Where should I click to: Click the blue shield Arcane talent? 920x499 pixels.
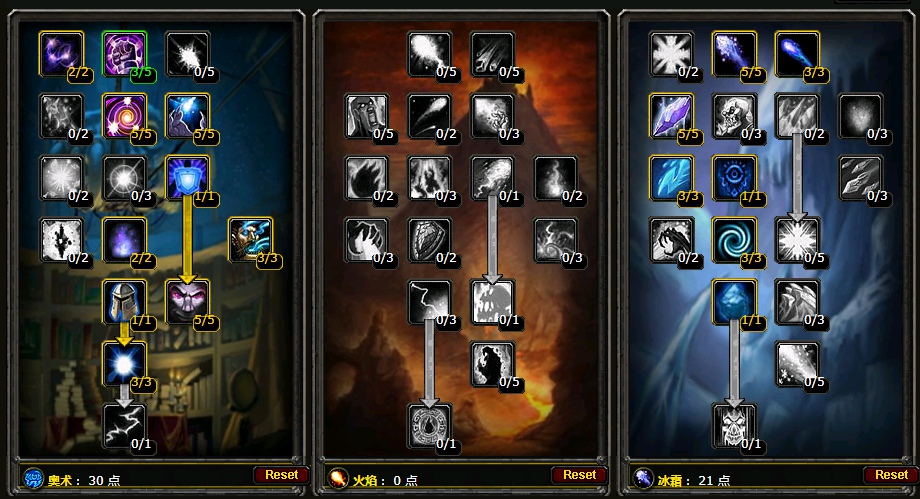coord(187,177)
